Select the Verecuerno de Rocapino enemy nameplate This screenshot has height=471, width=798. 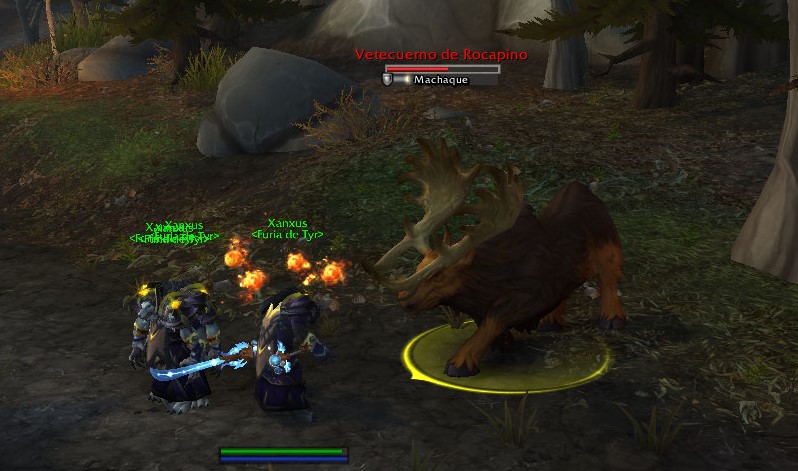click(442, 56)
